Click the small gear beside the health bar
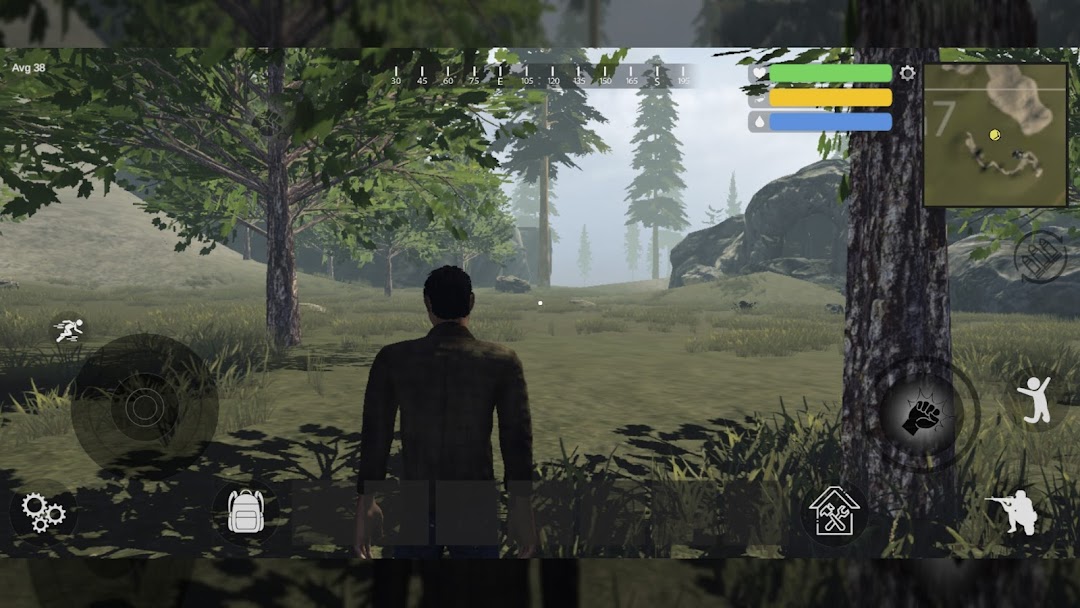The height and width of the screenshot is (608, 1080). click(x=907, y=73)
